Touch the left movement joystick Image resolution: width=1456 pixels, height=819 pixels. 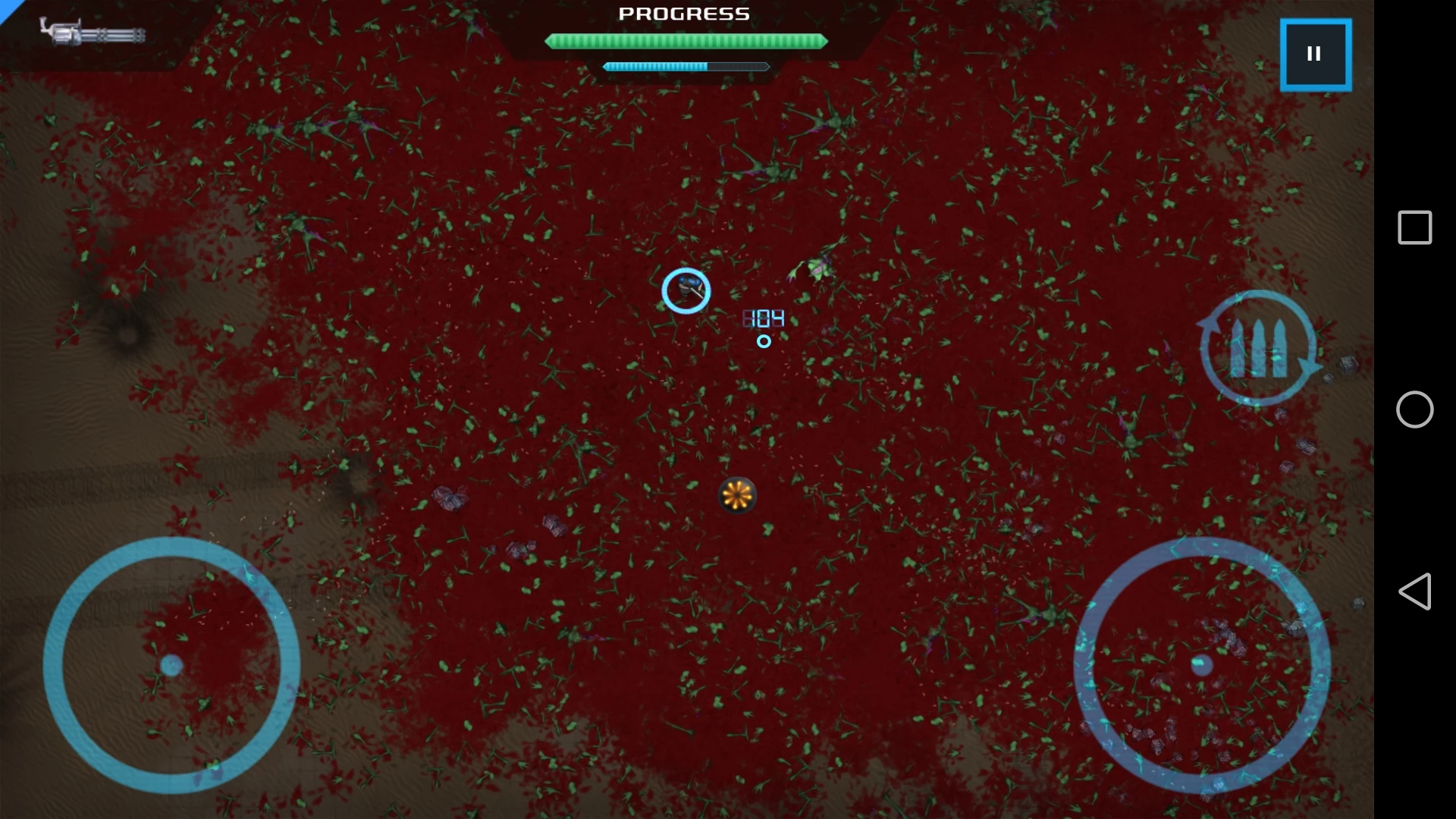171,665
